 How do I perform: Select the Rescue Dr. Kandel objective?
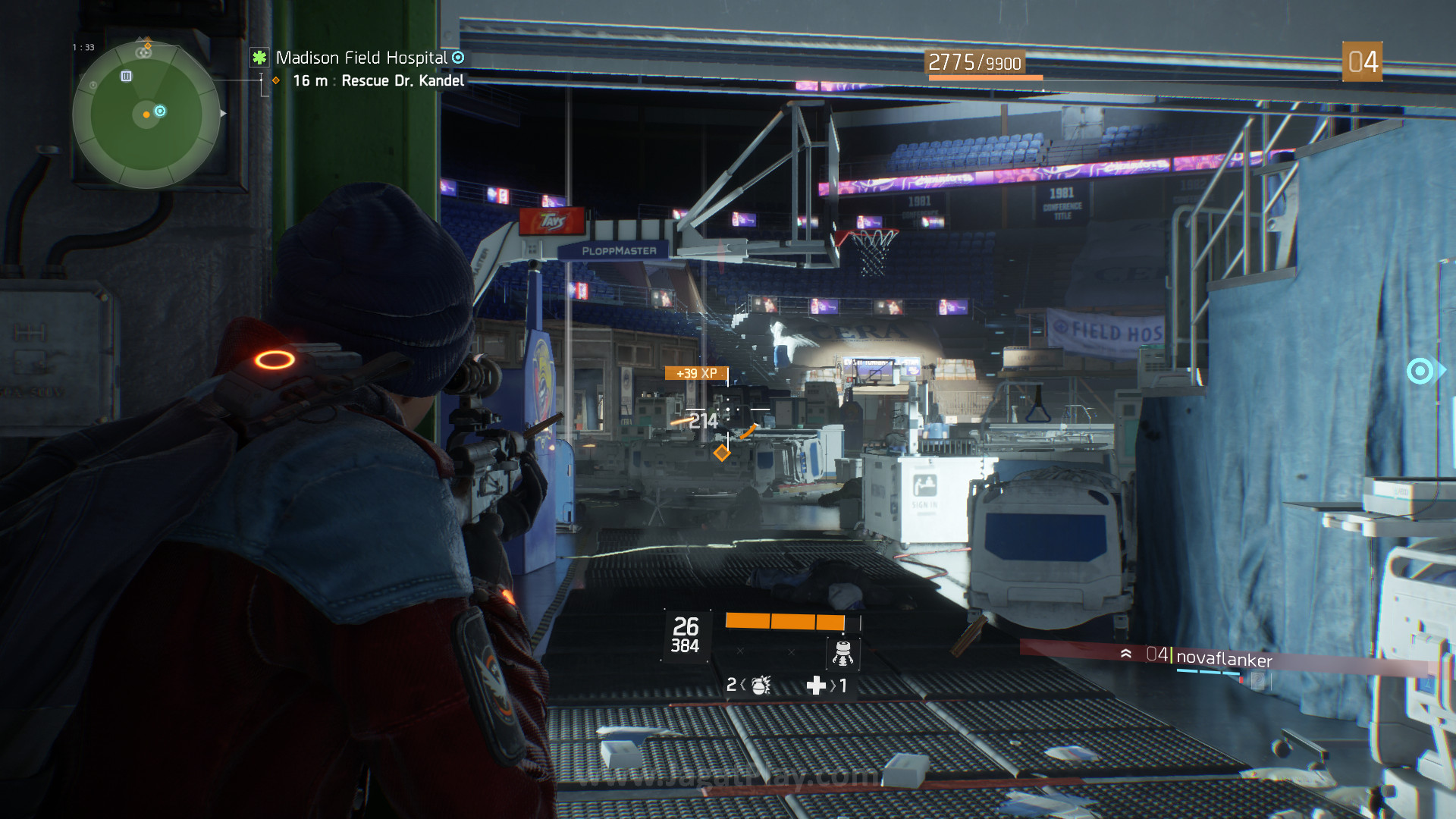(402, 81)
